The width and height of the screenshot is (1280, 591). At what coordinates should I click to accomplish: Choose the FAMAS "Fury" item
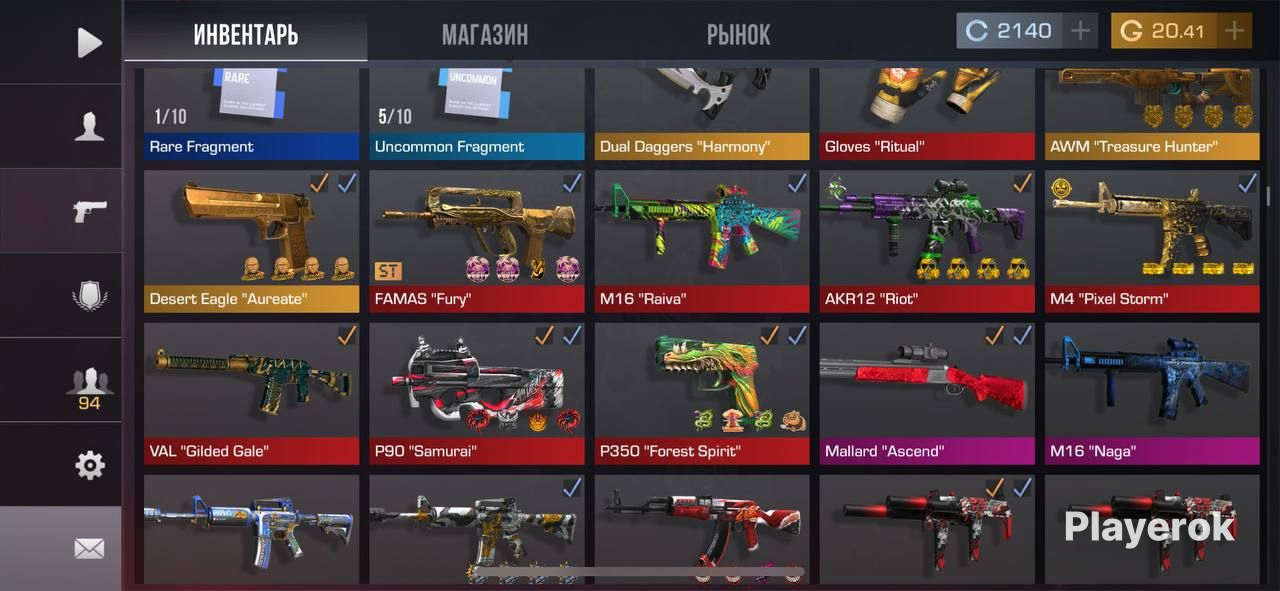[x=477, y=241]
